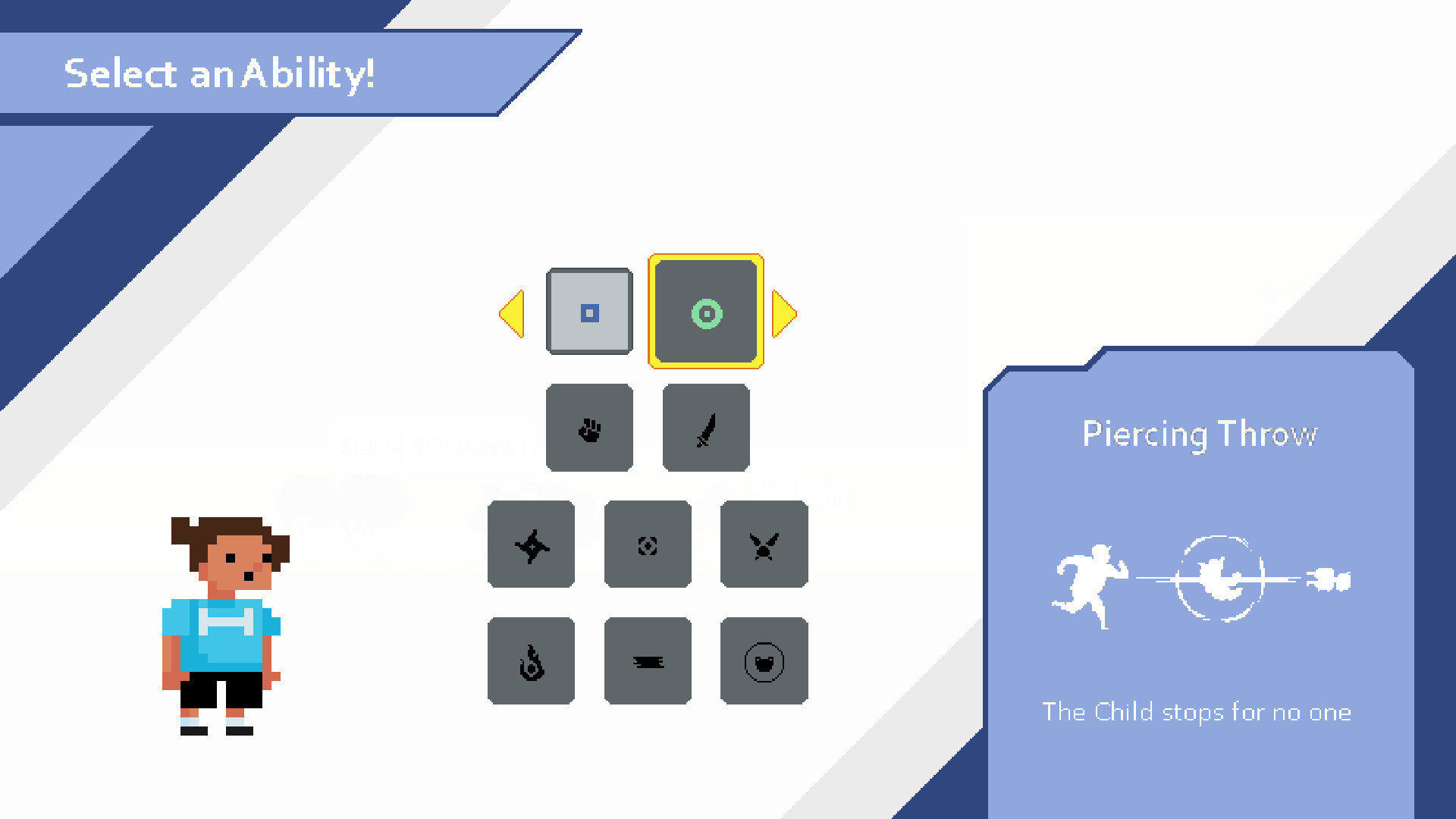The height and width of the screenshot is (819, 1456).
Task: Choose the shuriken ability icon
Action: (531, 544)
